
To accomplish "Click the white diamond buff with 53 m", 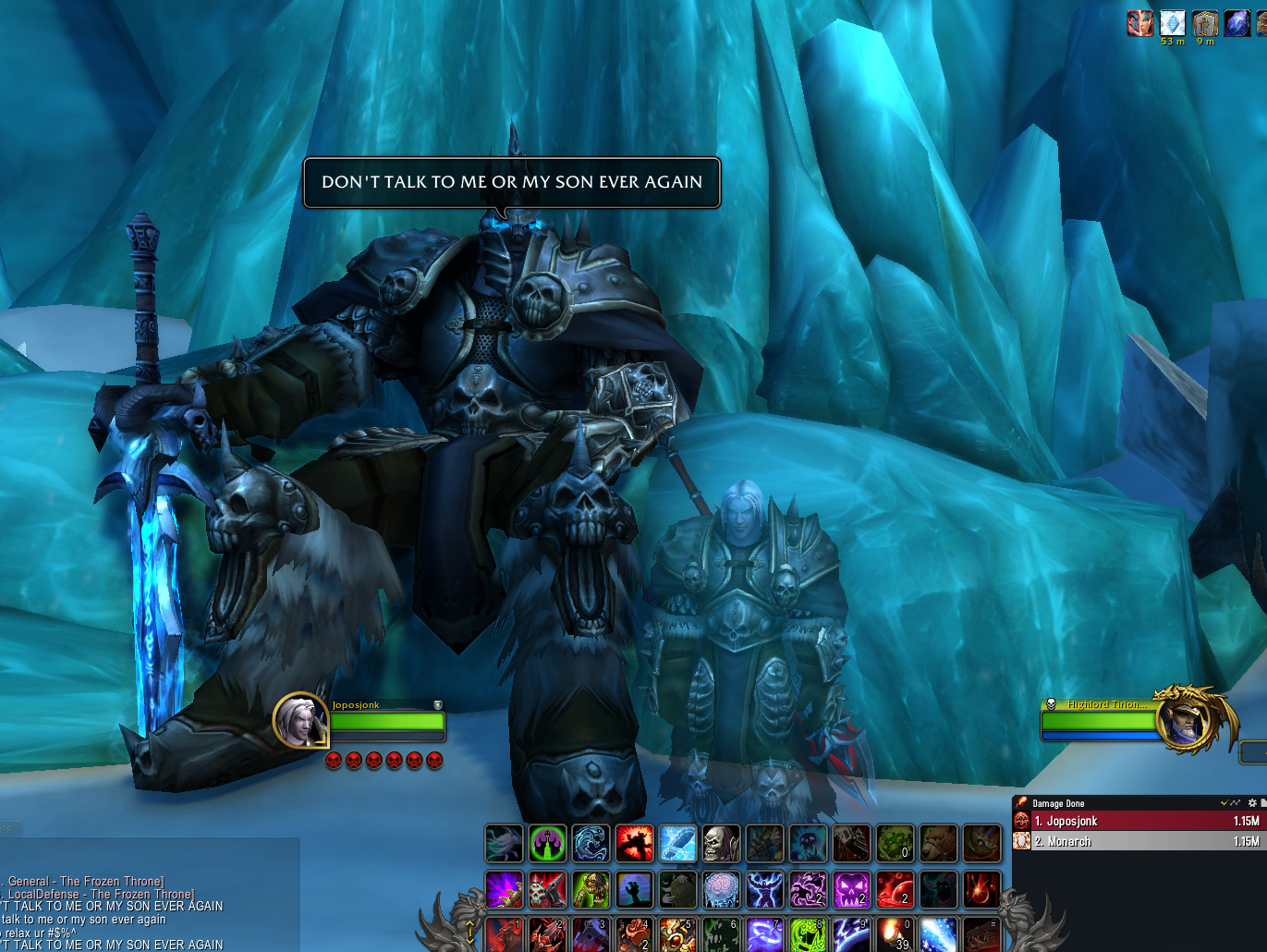I will coord(1172,23).
